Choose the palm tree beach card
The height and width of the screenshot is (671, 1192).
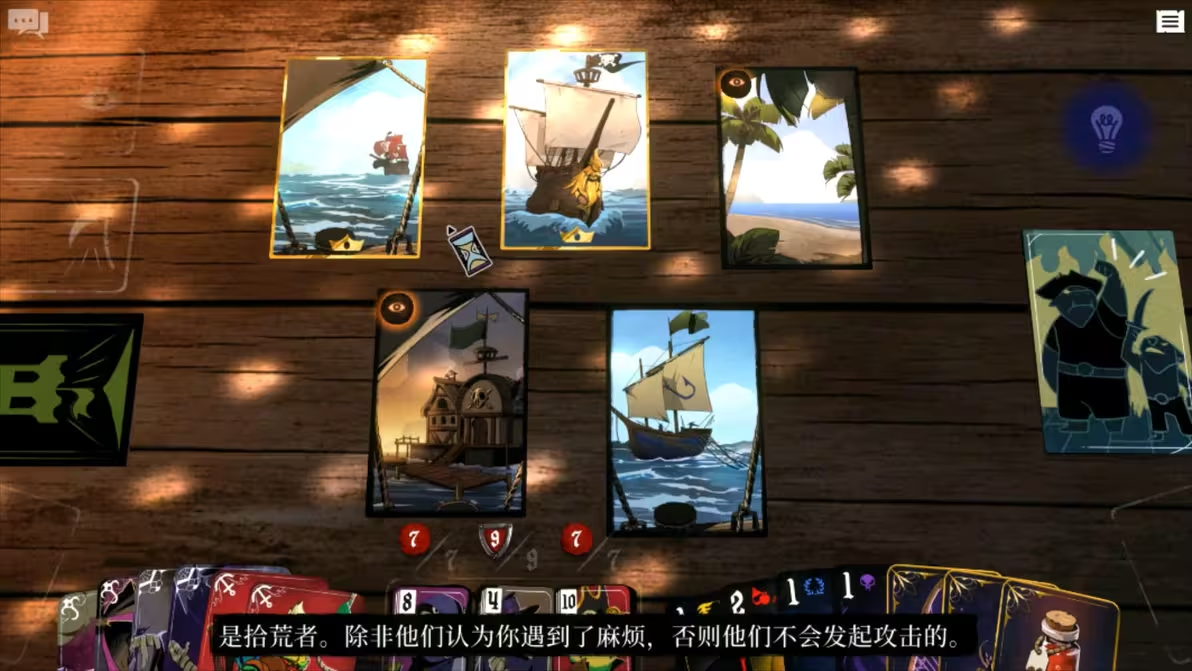point(791,167)
